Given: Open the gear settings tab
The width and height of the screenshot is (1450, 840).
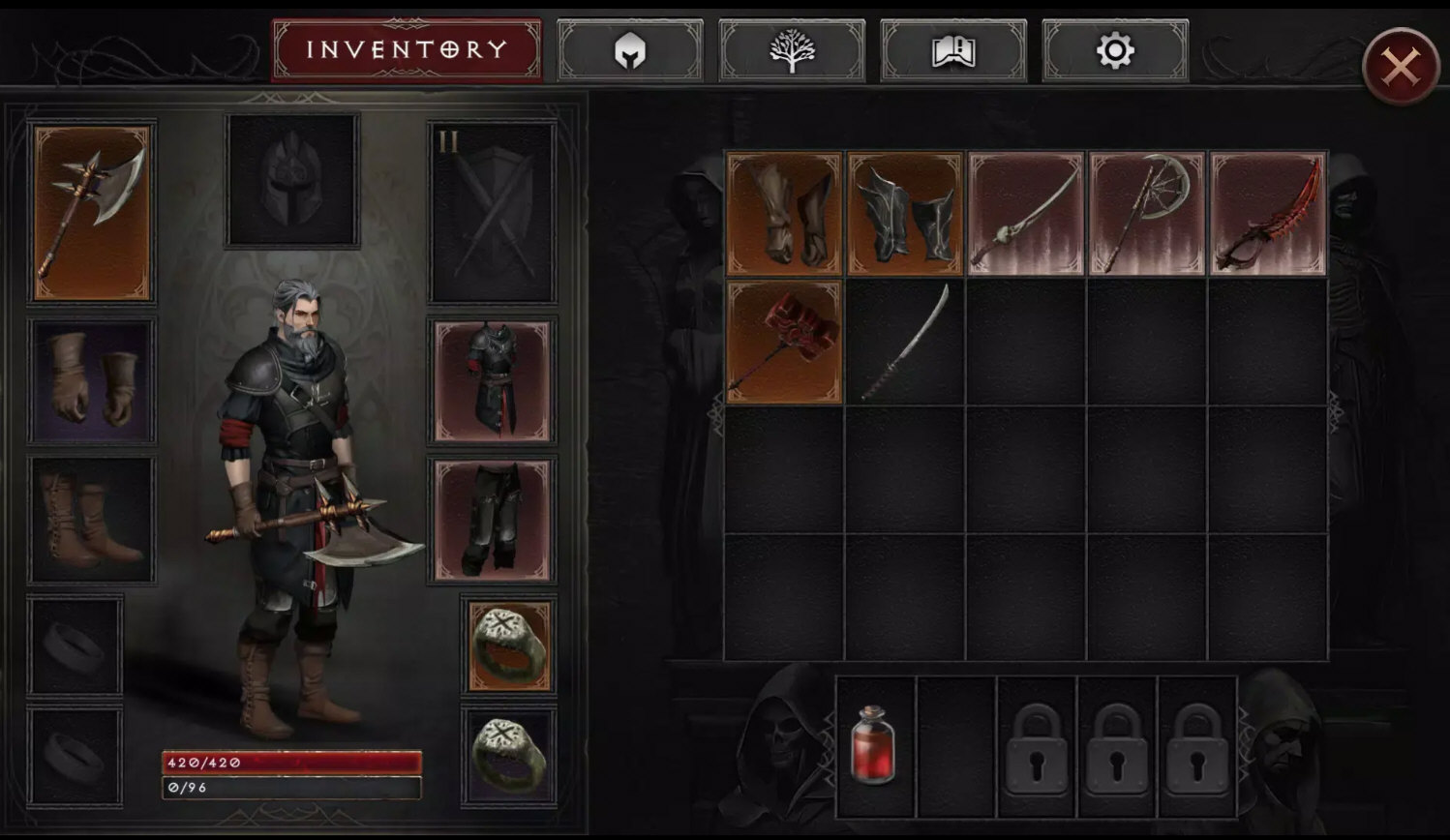Looking at the screenshot, I should click(1115, 50).
